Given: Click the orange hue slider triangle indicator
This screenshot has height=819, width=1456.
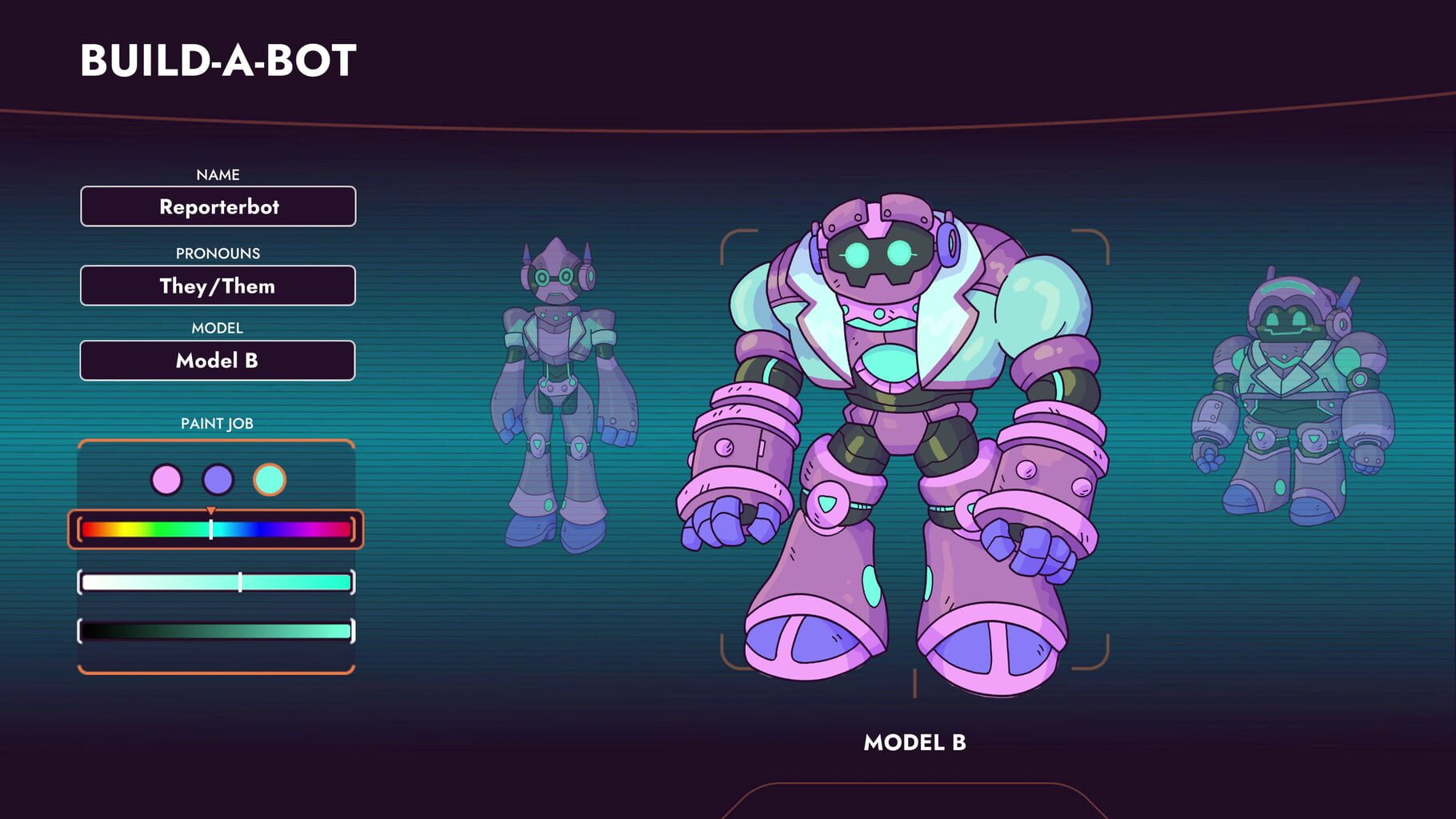Looking at the screenshot, I should coord(211,510).
